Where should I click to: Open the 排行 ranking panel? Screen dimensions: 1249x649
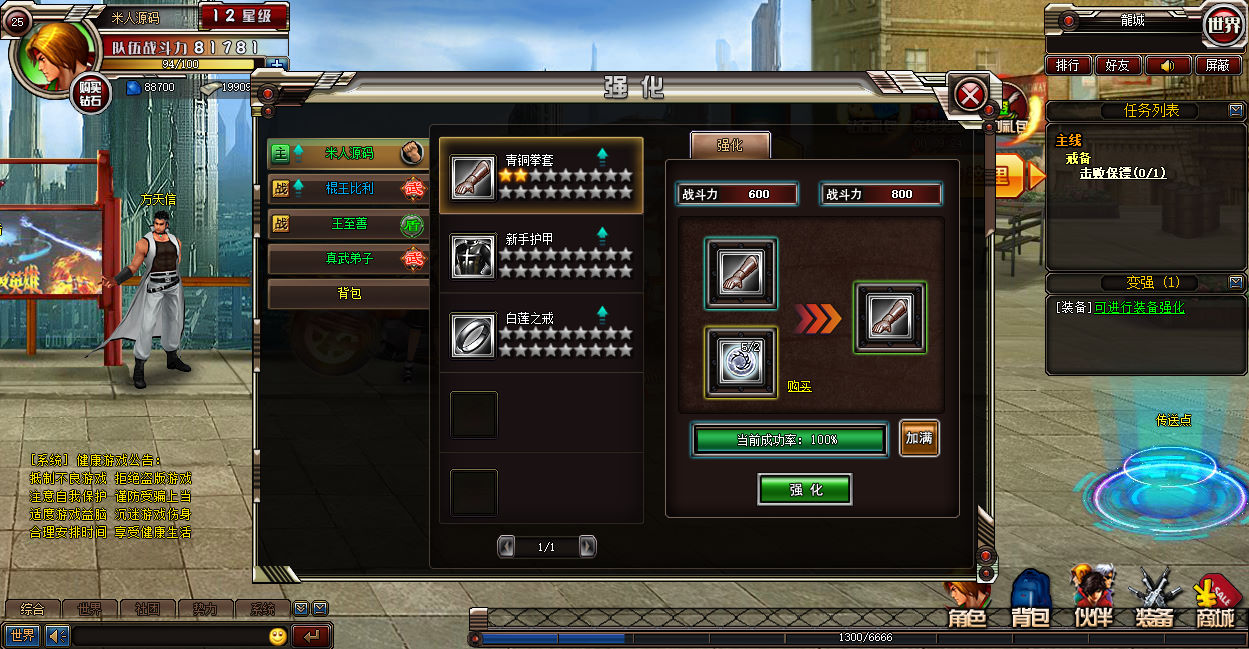coord(1068,65)
